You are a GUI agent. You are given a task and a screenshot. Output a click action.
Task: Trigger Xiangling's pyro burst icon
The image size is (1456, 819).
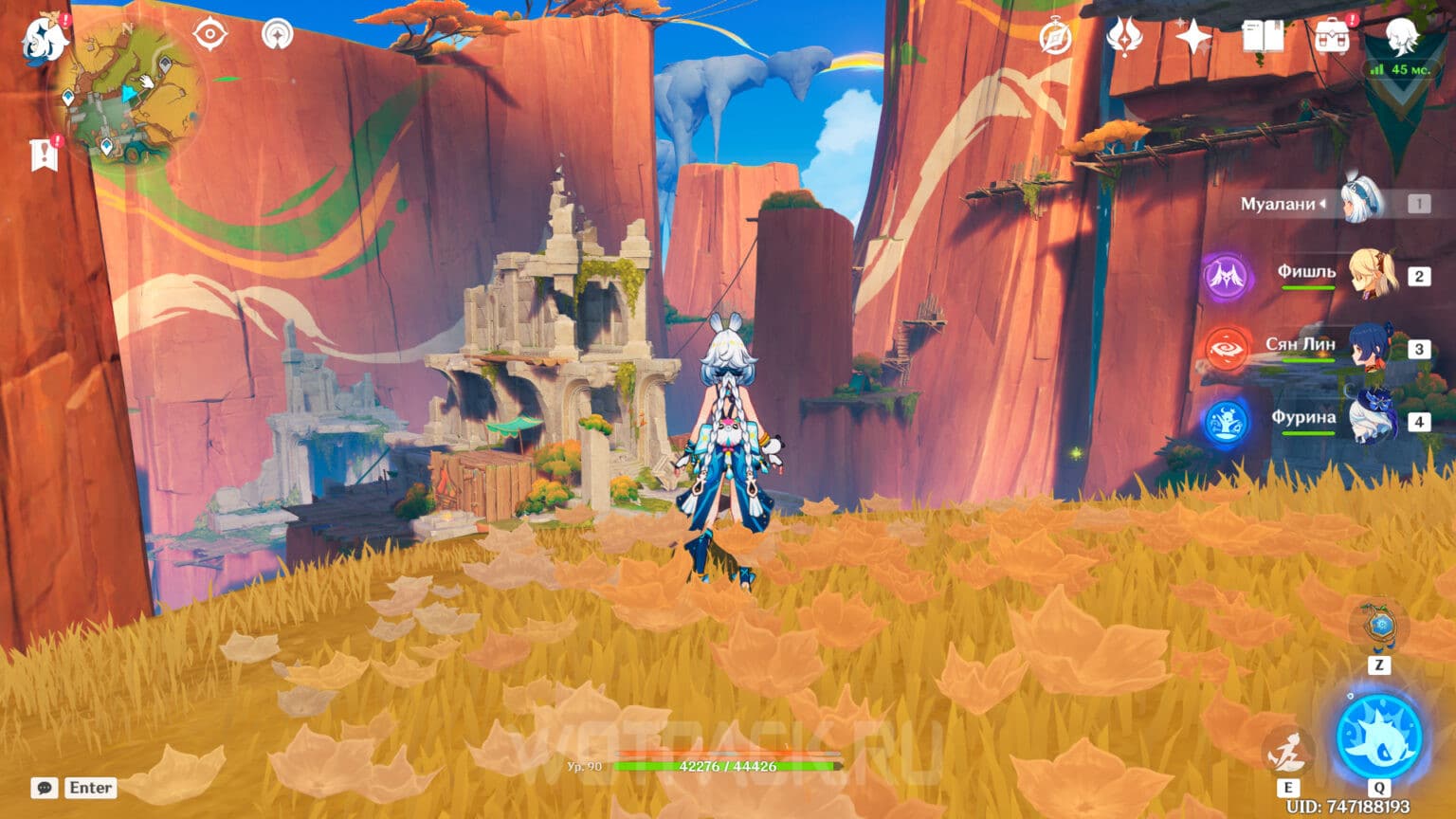[1225, 346]
